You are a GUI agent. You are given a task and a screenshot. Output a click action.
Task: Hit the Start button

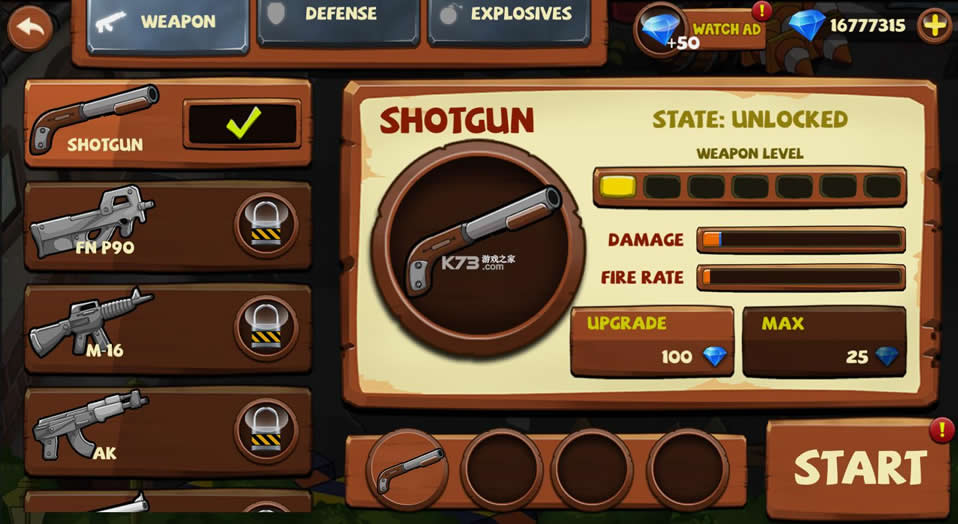(859, 468)
